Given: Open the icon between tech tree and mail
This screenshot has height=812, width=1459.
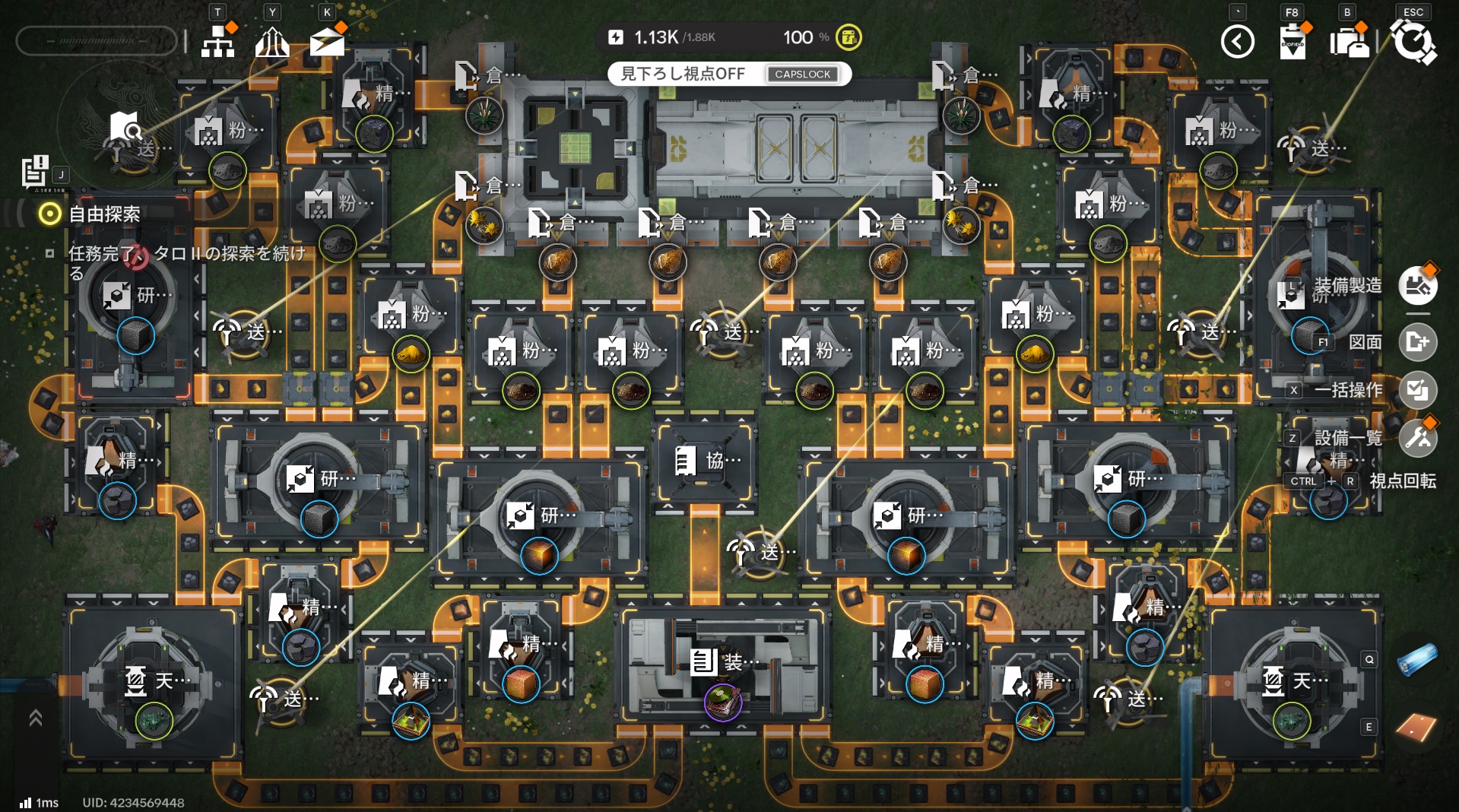Looking at the screenshot, I should point(272,42).
